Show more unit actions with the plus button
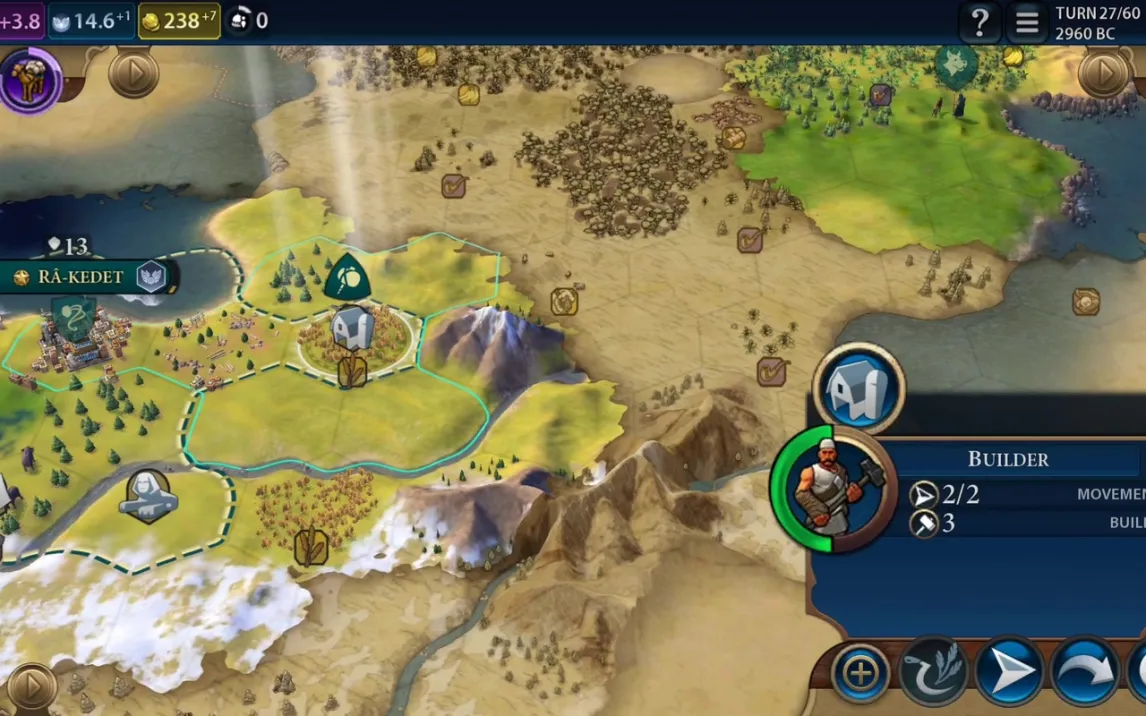Viewport: 1146px width, 716px height. [x=860, y=673]
